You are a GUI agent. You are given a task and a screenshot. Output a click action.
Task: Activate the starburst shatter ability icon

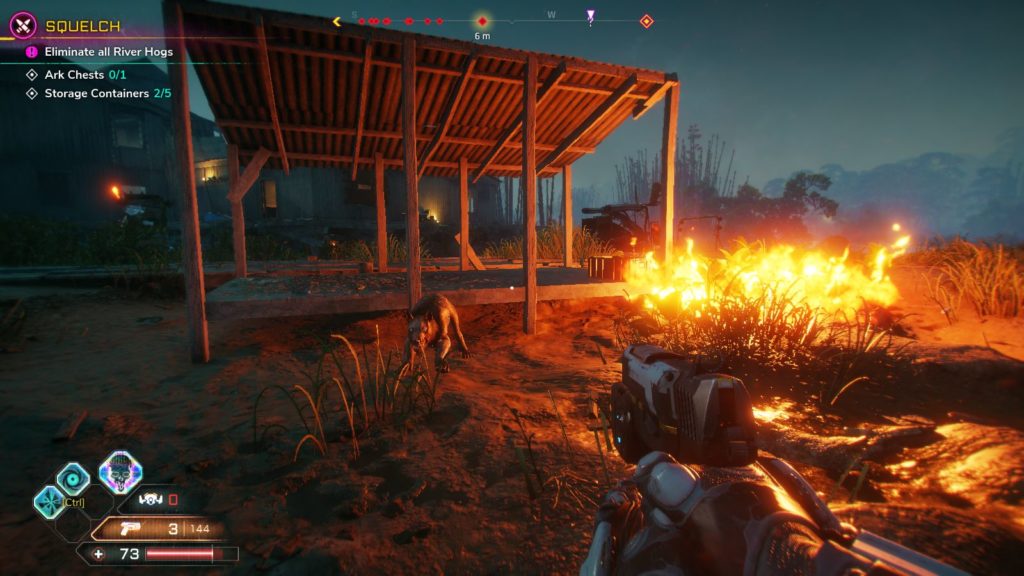click(x=48, y=501)
